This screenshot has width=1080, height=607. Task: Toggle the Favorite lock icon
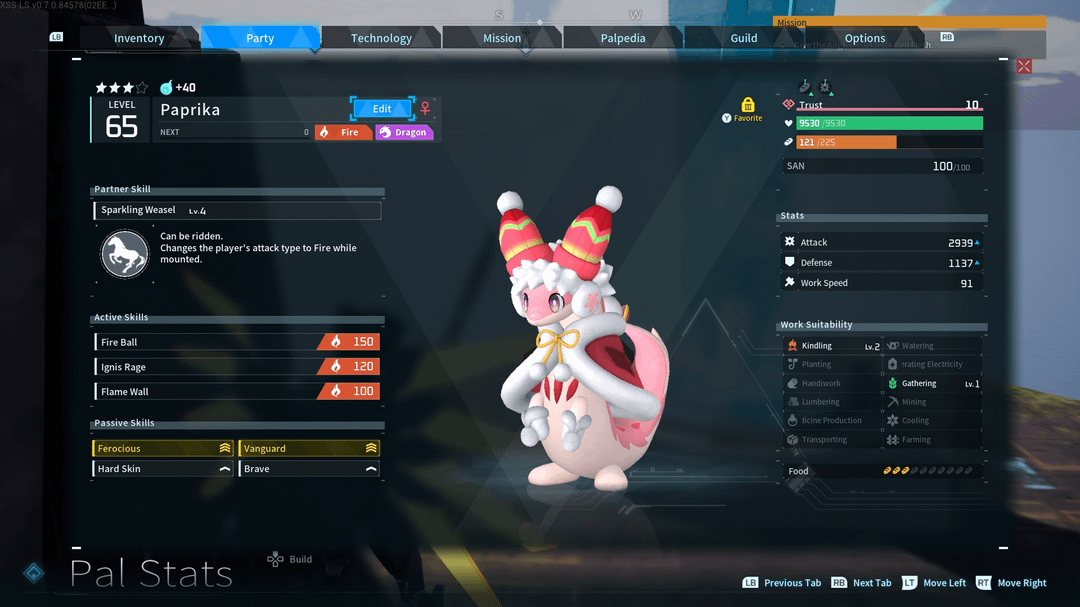point(748,105)
